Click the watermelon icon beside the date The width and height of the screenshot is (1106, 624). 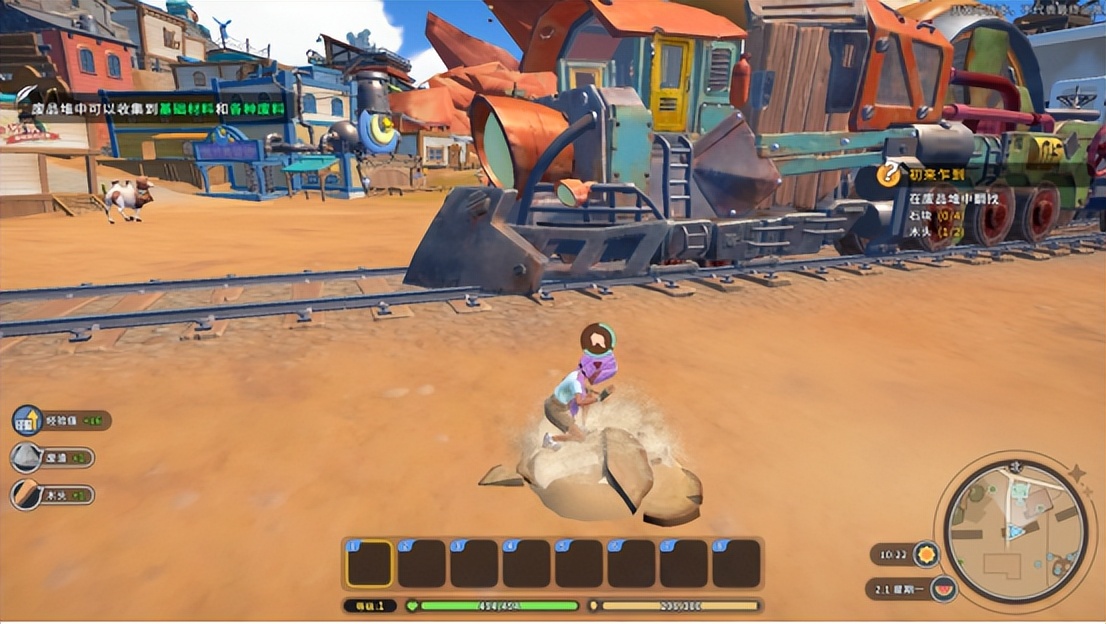coord(942,589)
